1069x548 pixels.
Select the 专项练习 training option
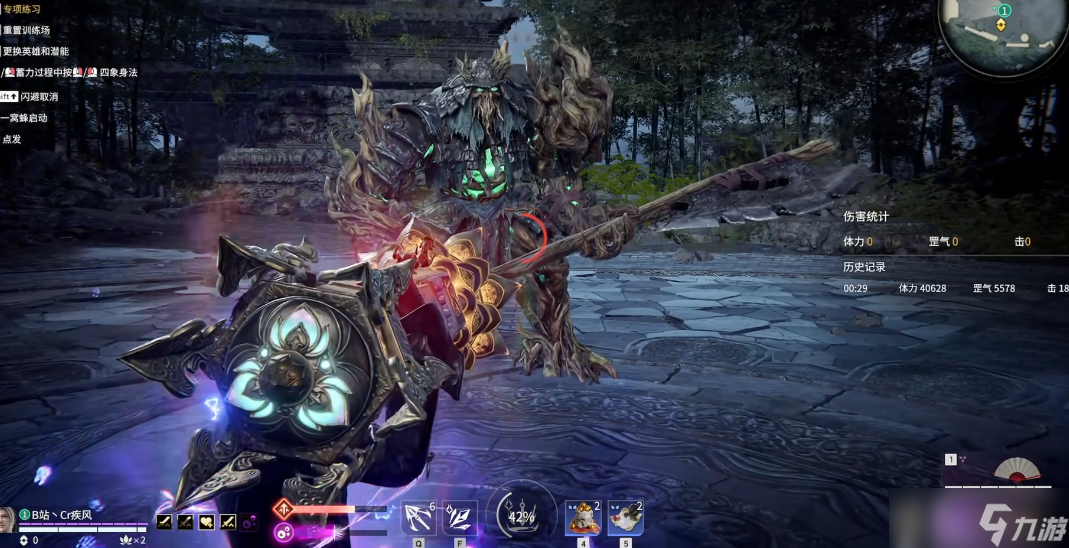(21, 11)
